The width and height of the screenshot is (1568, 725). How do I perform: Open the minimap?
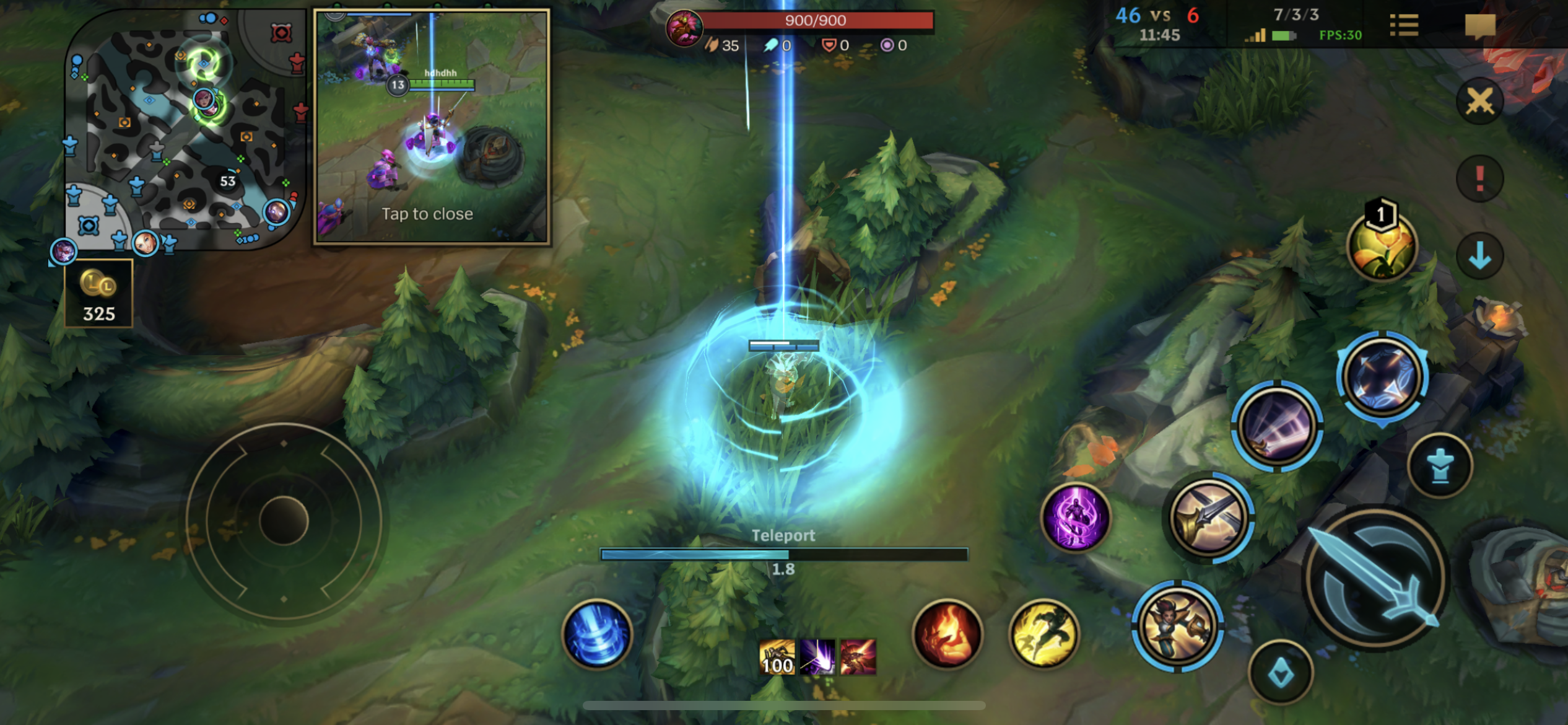[x=185, y=130]
